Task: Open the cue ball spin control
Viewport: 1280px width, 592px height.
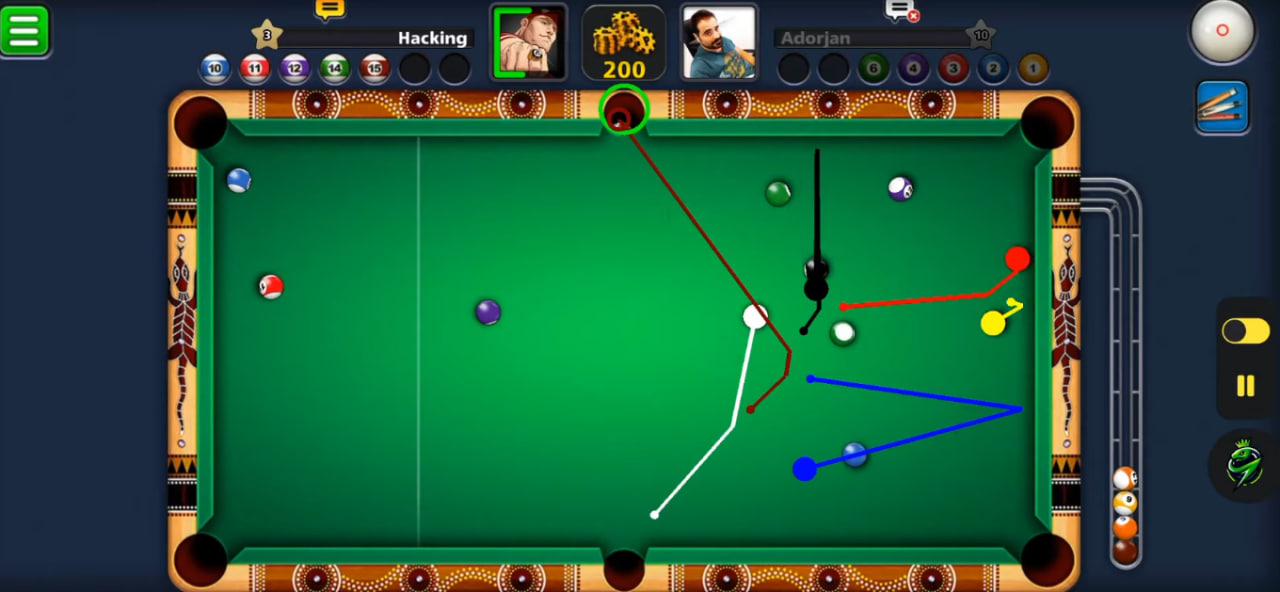Action: pyautogui.click(x=1222, y=30)
